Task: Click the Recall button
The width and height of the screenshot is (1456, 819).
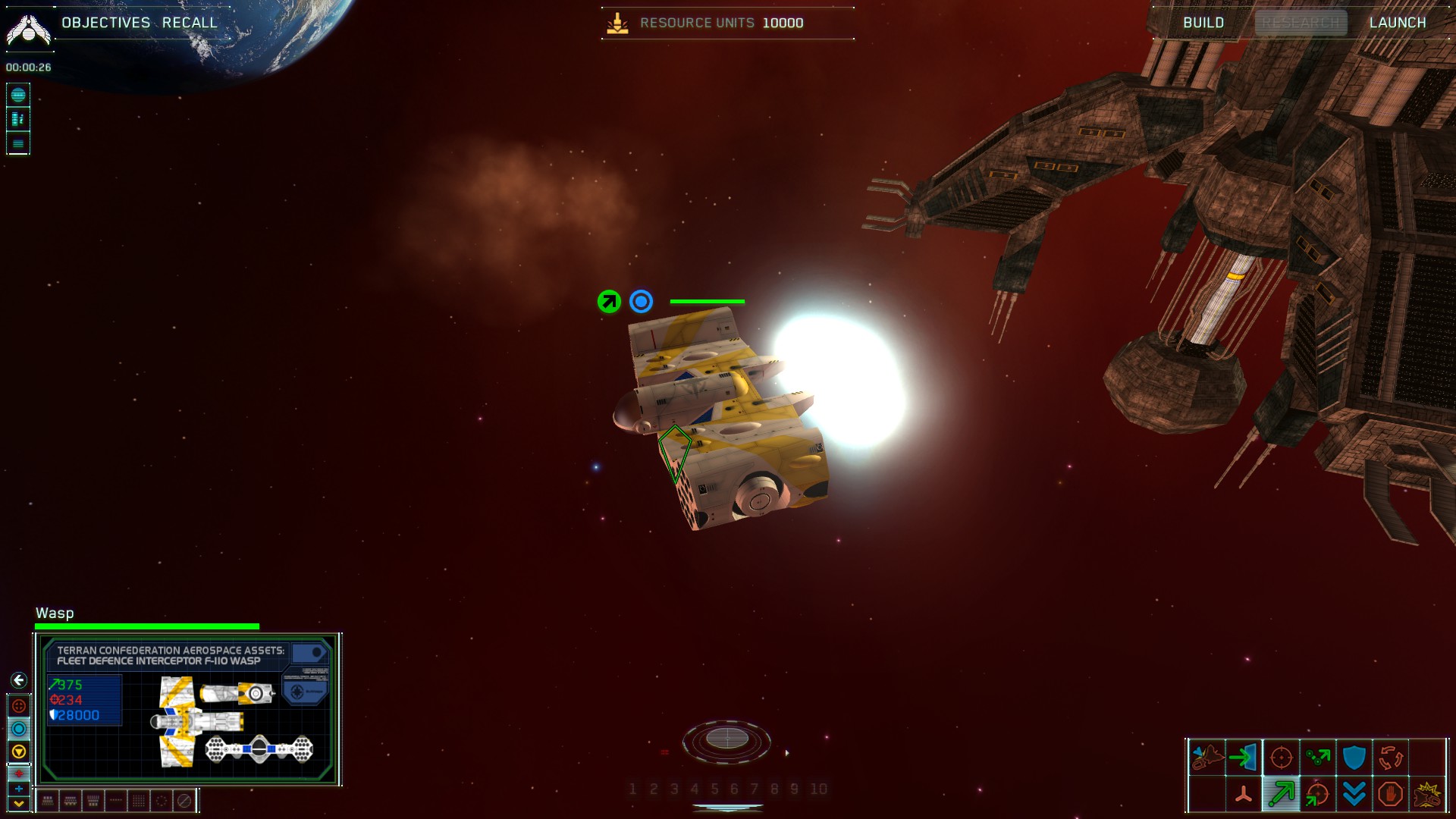Action: click(x=190, y=23)
